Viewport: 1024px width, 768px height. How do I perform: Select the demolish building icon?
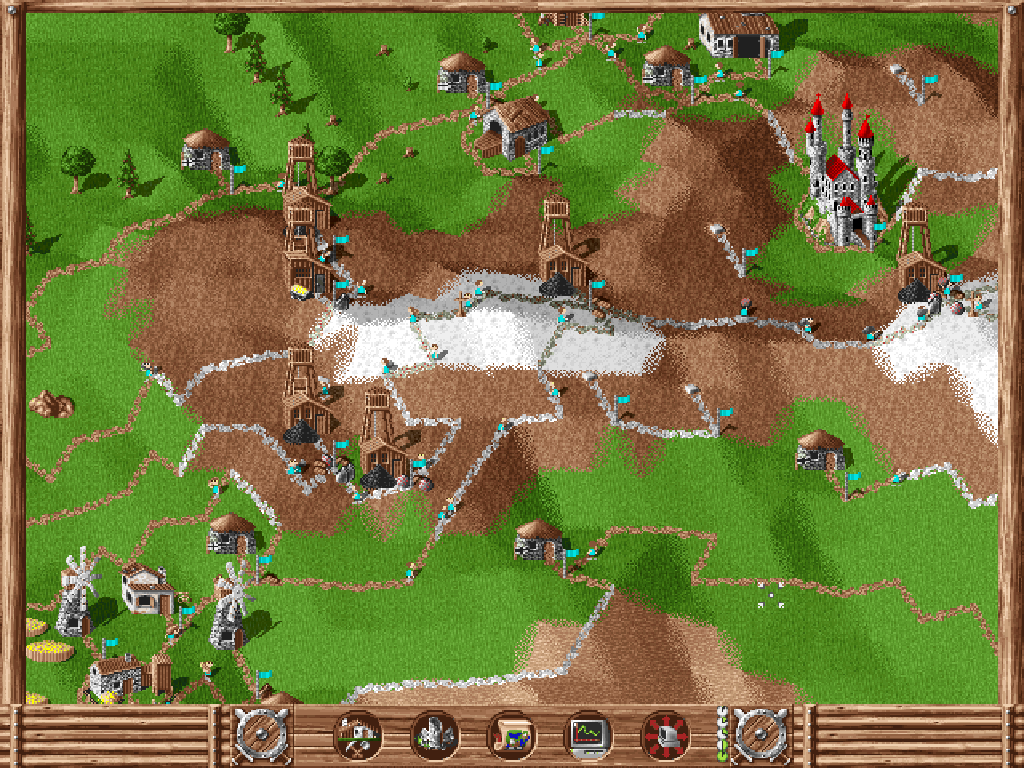(434, 737)
